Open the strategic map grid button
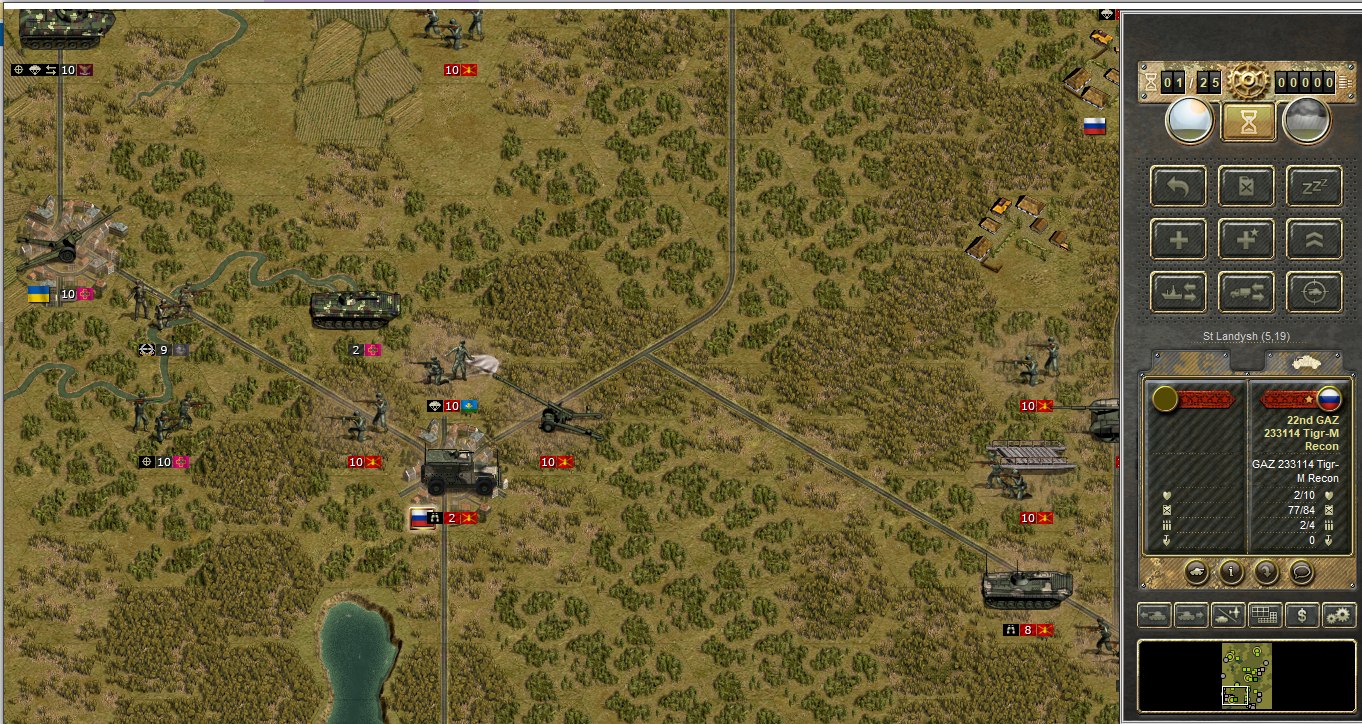This screenshot has height=724, width=1362. (x=1265, y=615)
